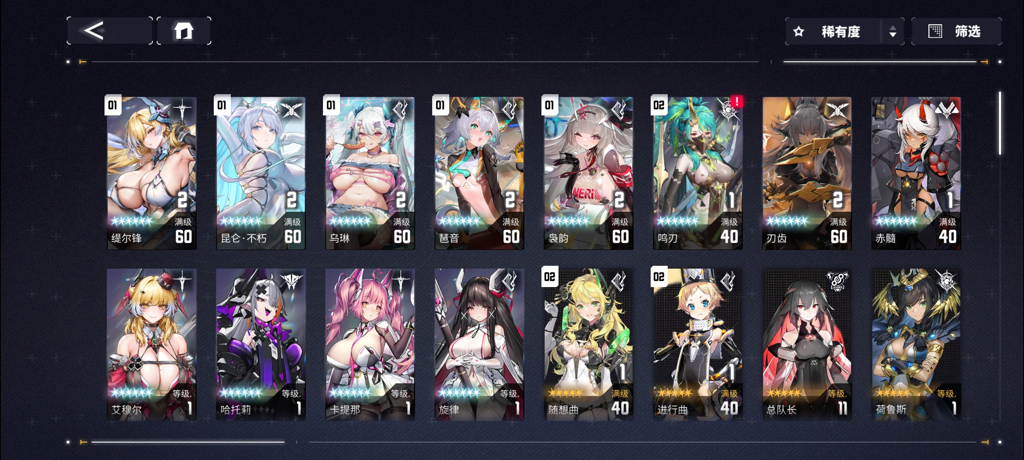Screen dimensions: 1024x460
Task: Return to the home screen
Action: coord(183,30)
